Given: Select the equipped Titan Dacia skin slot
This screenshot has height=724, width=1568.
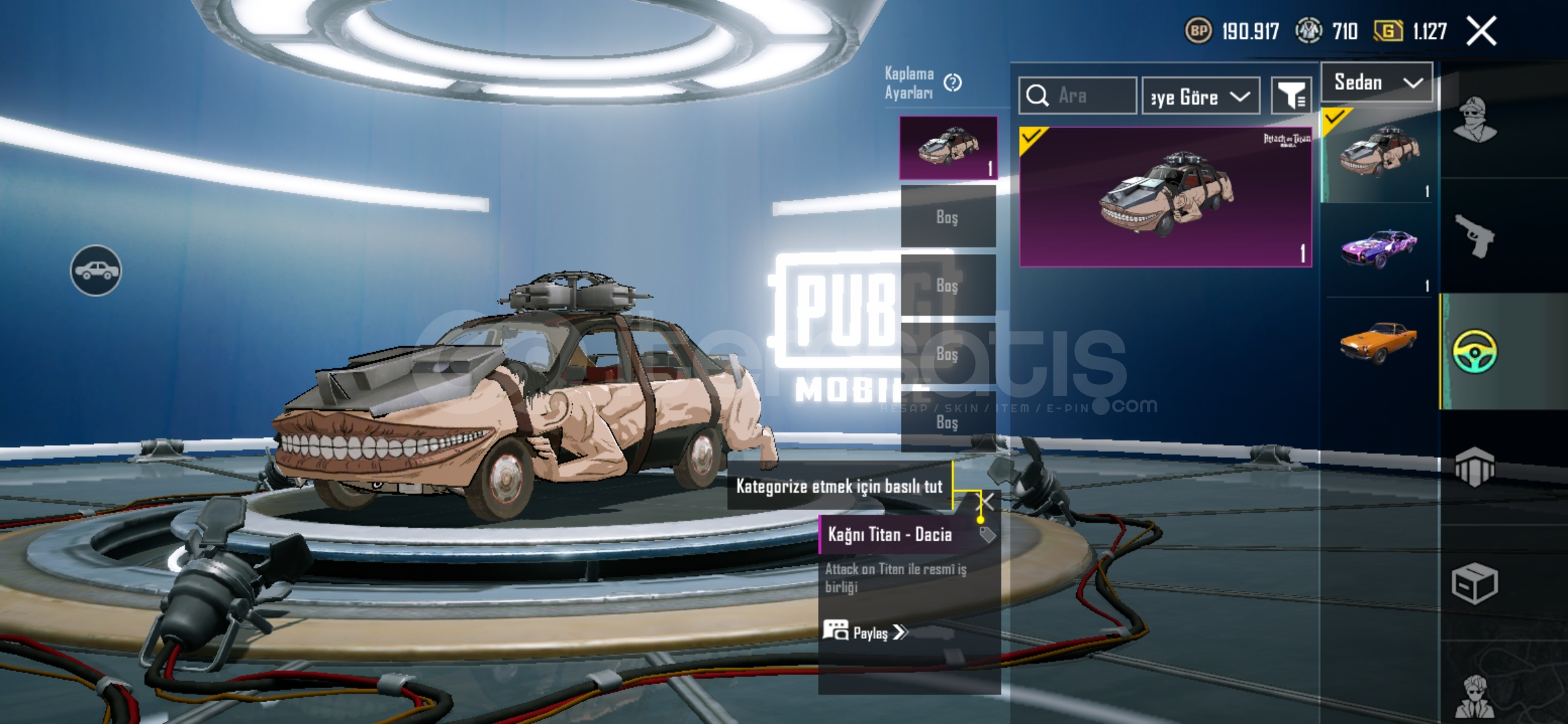Looking at the screenshot, I should 948,147.
